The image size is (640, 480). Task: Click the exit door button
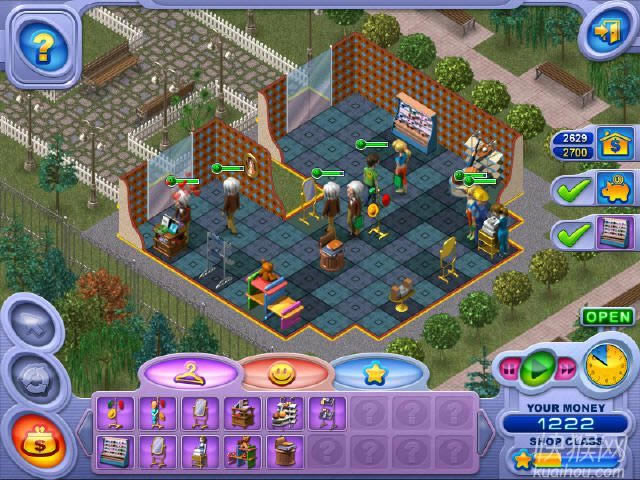604,32
